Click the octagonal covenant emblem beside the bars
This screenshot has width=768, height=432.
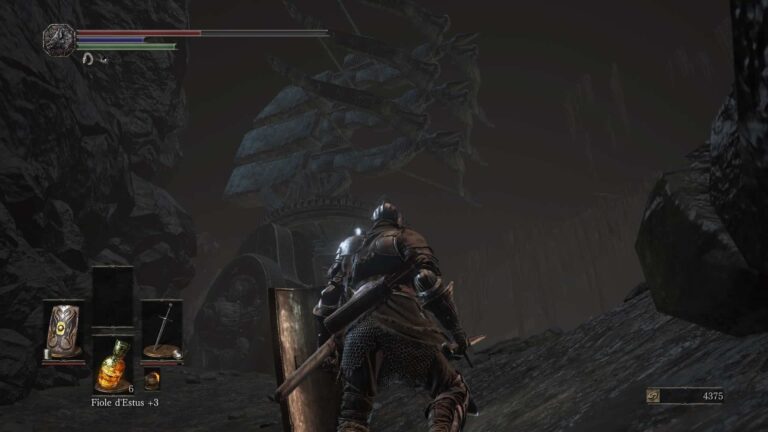point(58,39)
